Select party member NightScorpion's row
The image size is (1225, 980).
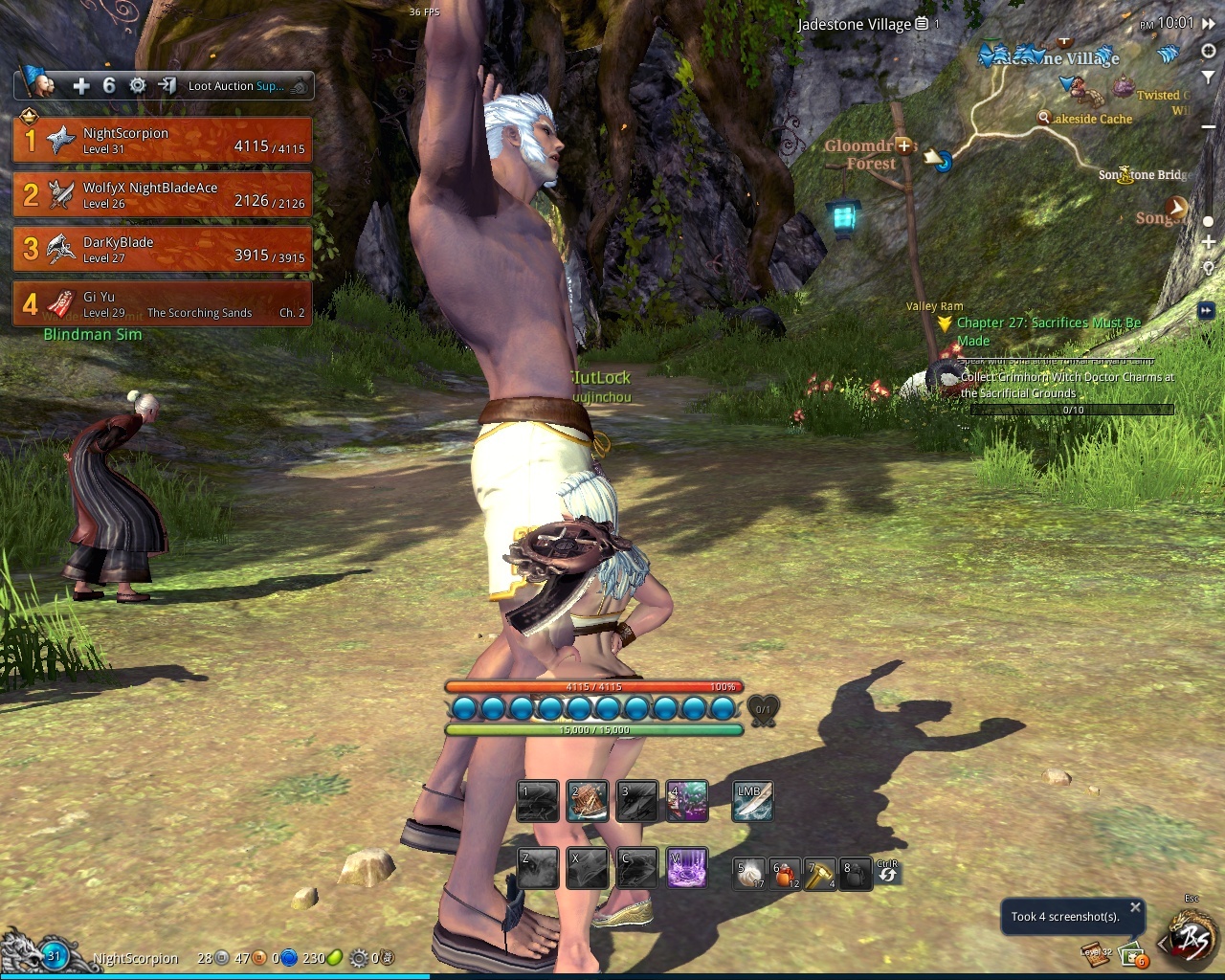point(163,141)
